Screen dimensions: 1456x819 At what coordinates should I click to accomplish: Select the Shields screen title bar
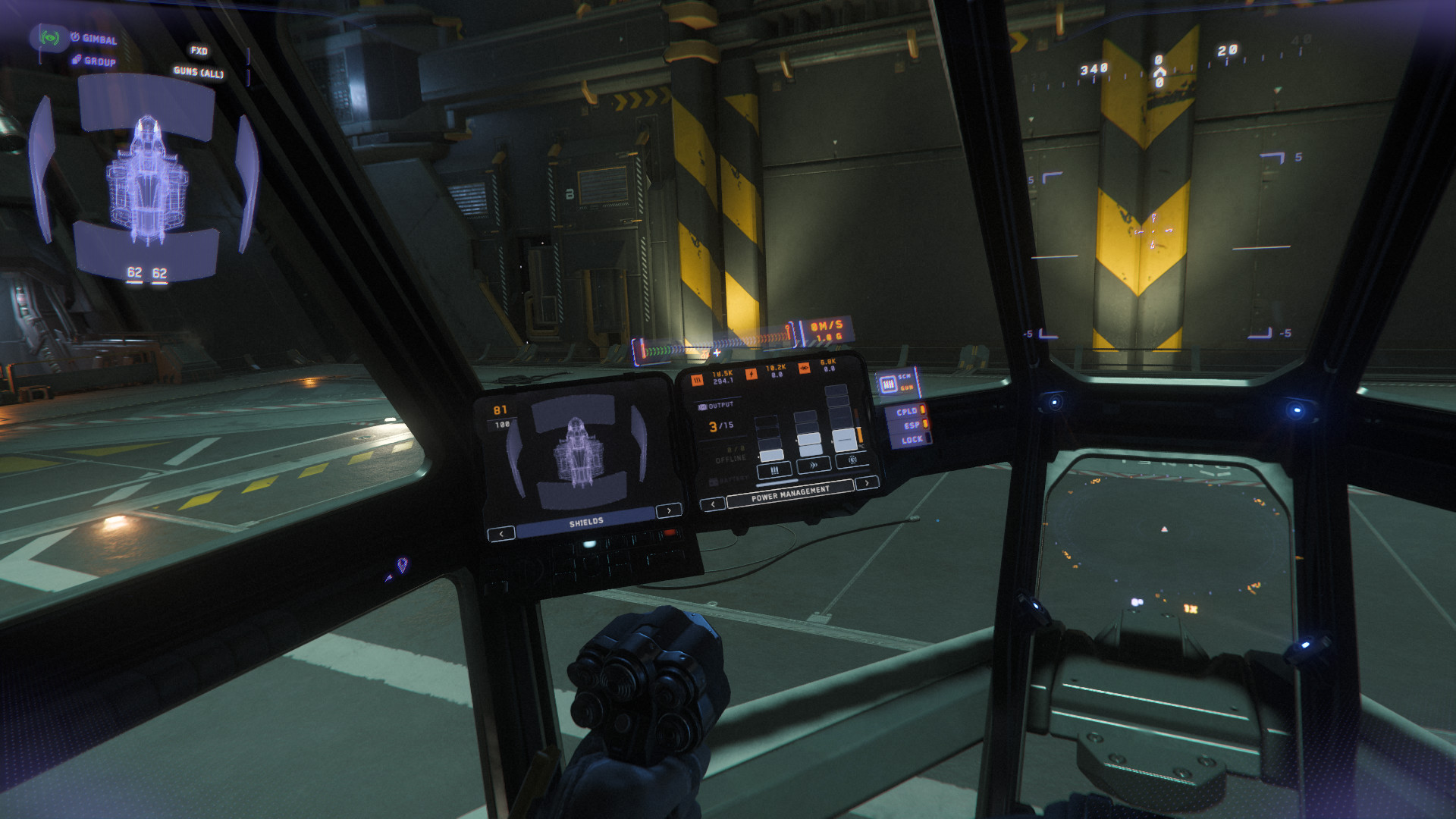tap(586, 522)
